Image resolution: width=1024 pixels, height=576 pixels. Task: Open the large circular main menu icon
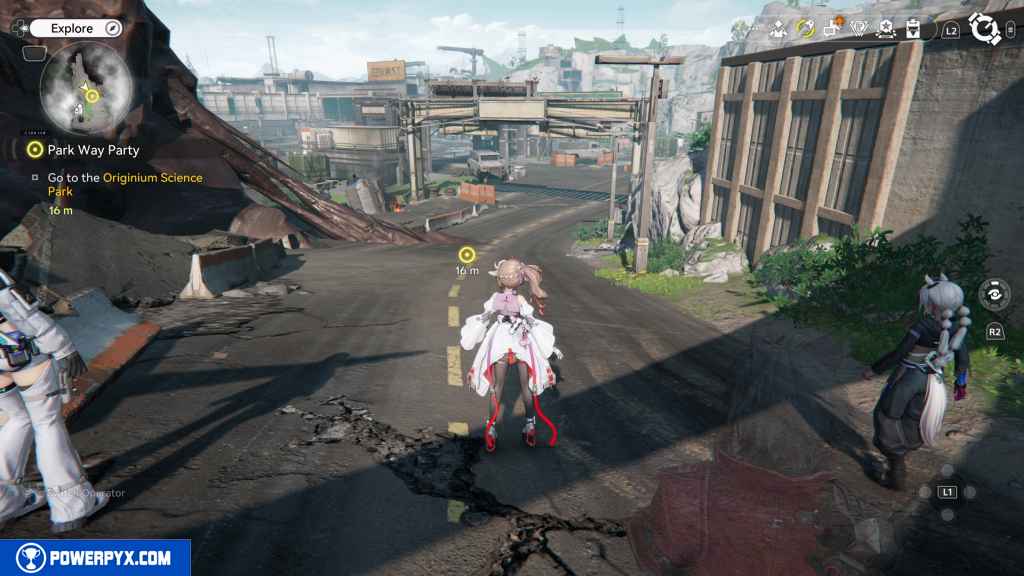point(985,29)
